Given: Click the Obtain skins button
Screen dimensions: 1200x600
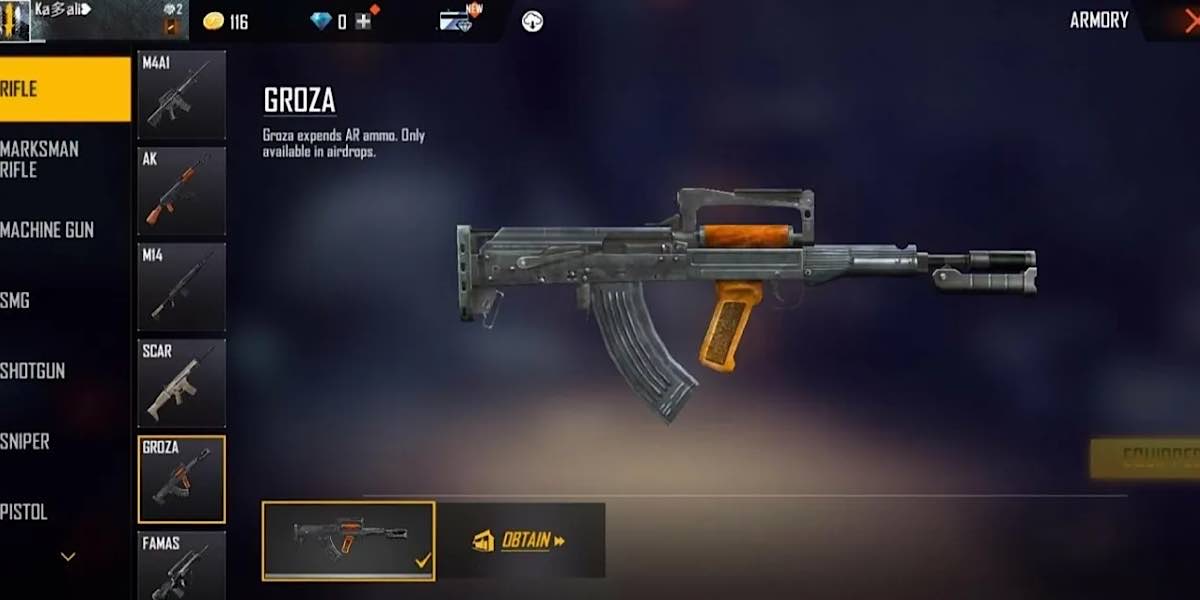Looking at the screenshot, I should click(x=519, y=541).
